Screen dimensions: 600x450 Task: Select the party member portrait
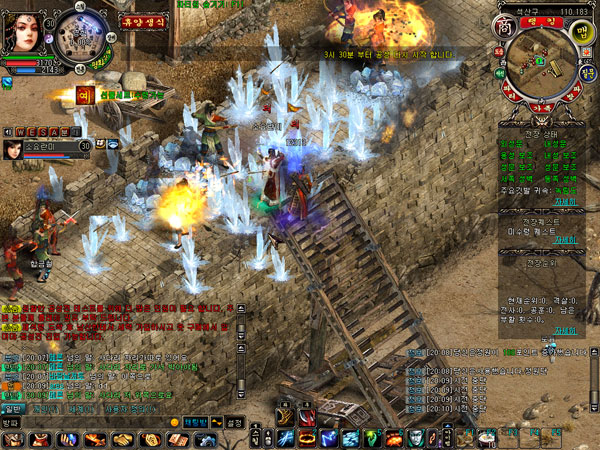click(15, 149)
